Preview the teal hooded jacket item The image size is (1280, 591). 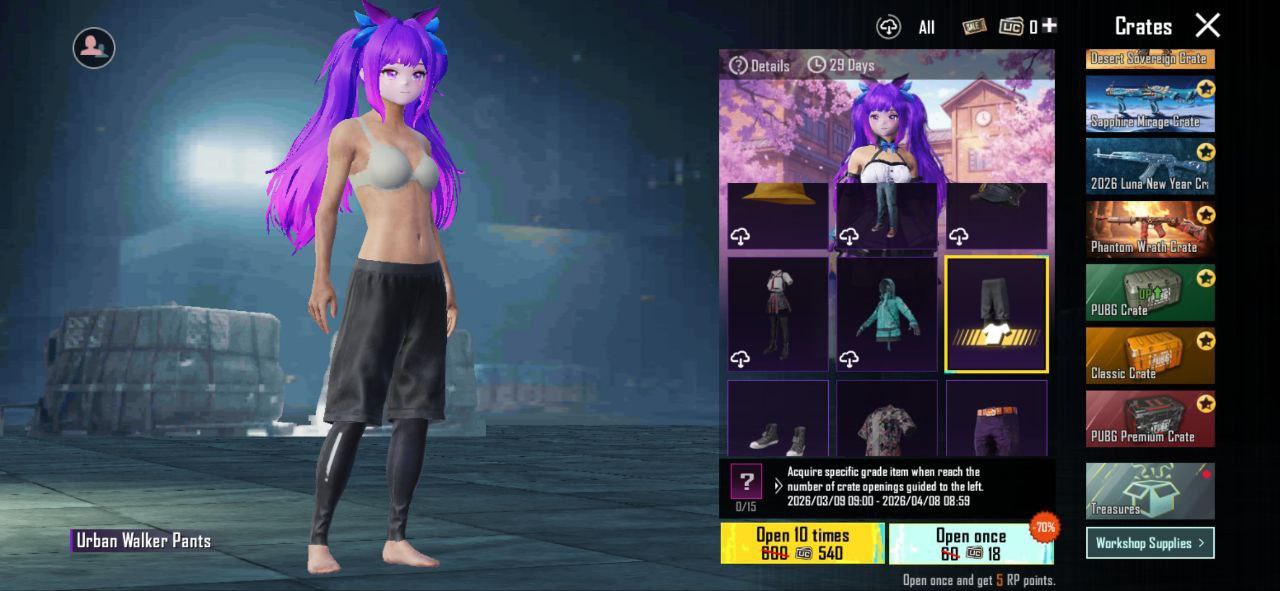point(887,314)
